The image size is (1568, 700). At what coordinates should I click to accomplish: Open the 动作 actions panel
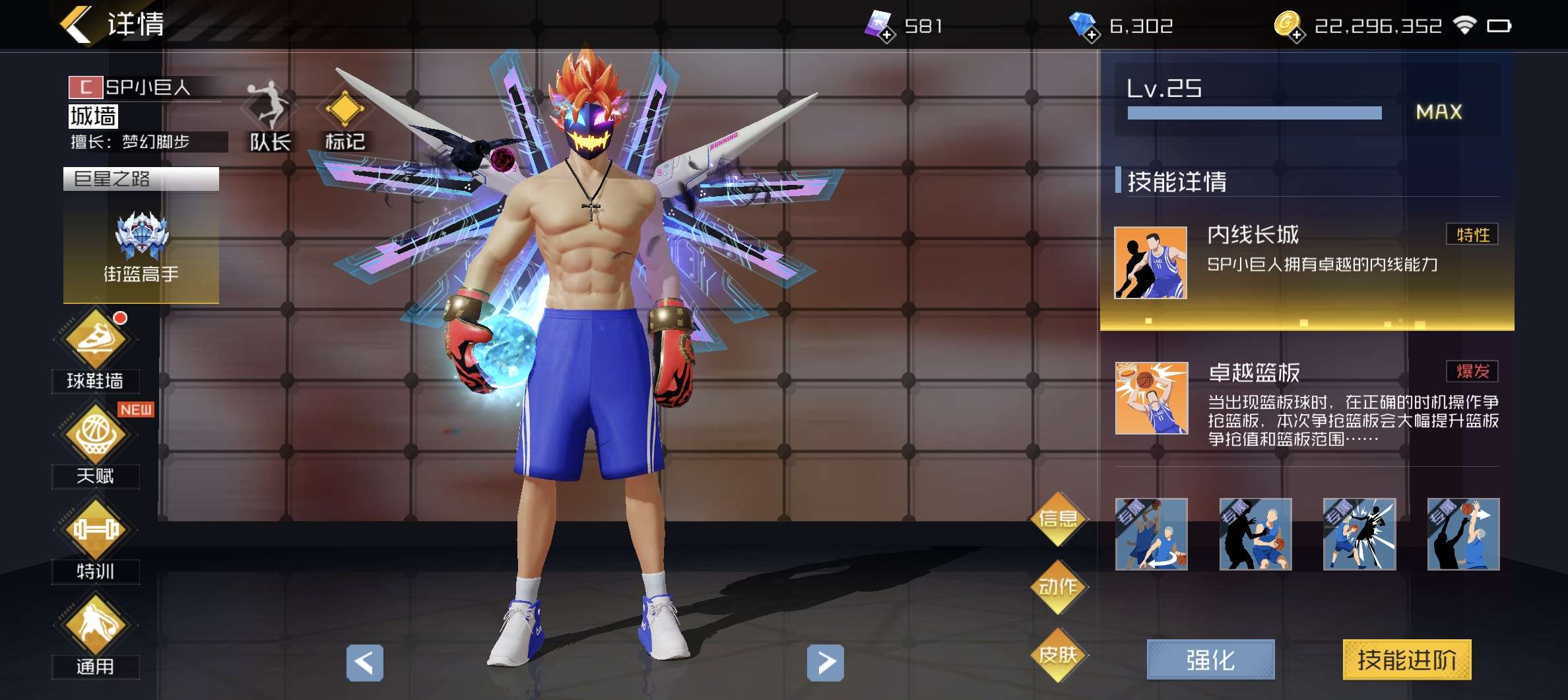(x=1058, y=587)
